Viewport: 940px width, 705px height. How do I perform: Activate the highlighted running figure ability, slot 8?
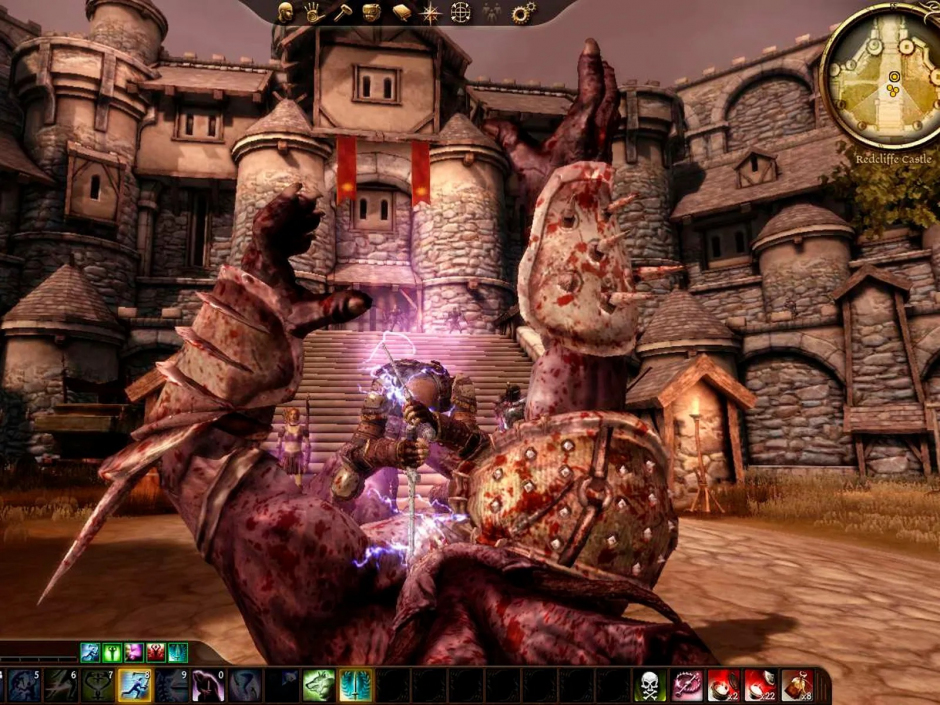tap(135, 685)
